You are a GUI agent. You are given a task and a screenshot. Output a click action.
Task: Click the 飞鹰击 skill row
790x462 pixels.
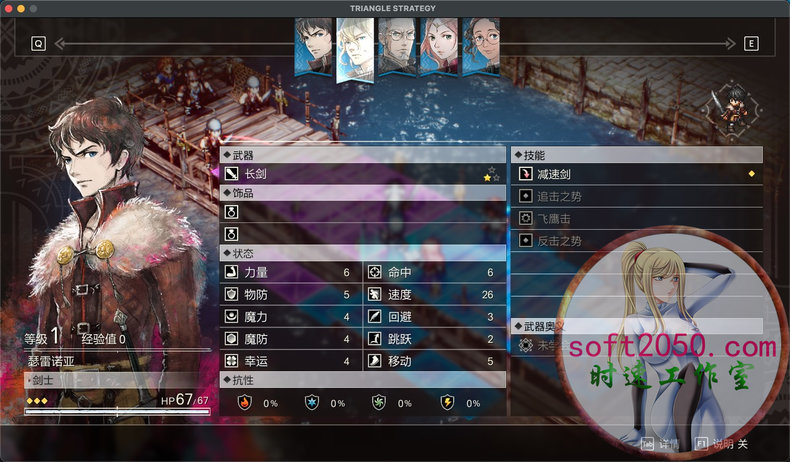point(637,218)
